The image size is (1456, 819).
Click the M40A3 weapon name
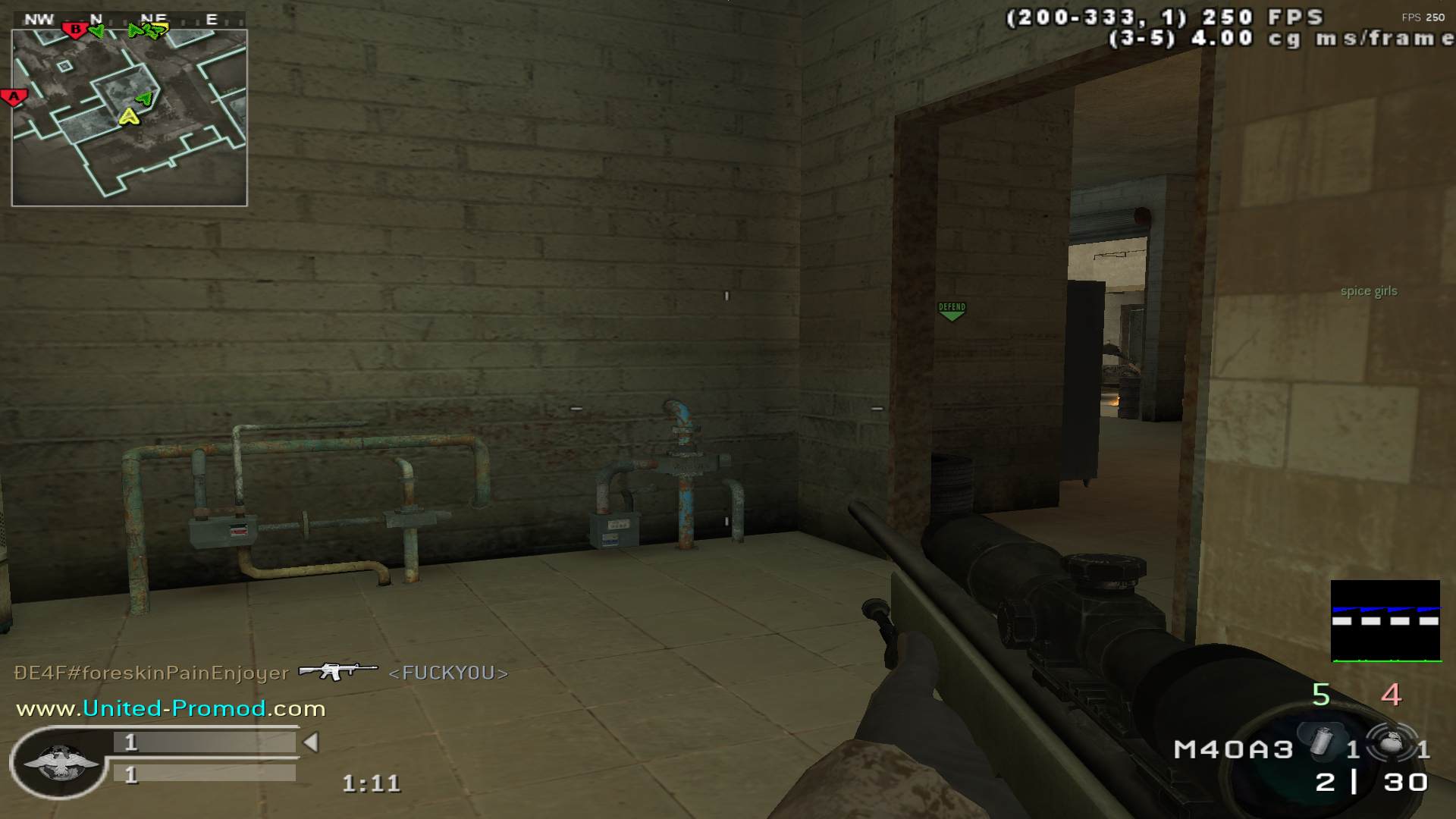click(1233, 750)
